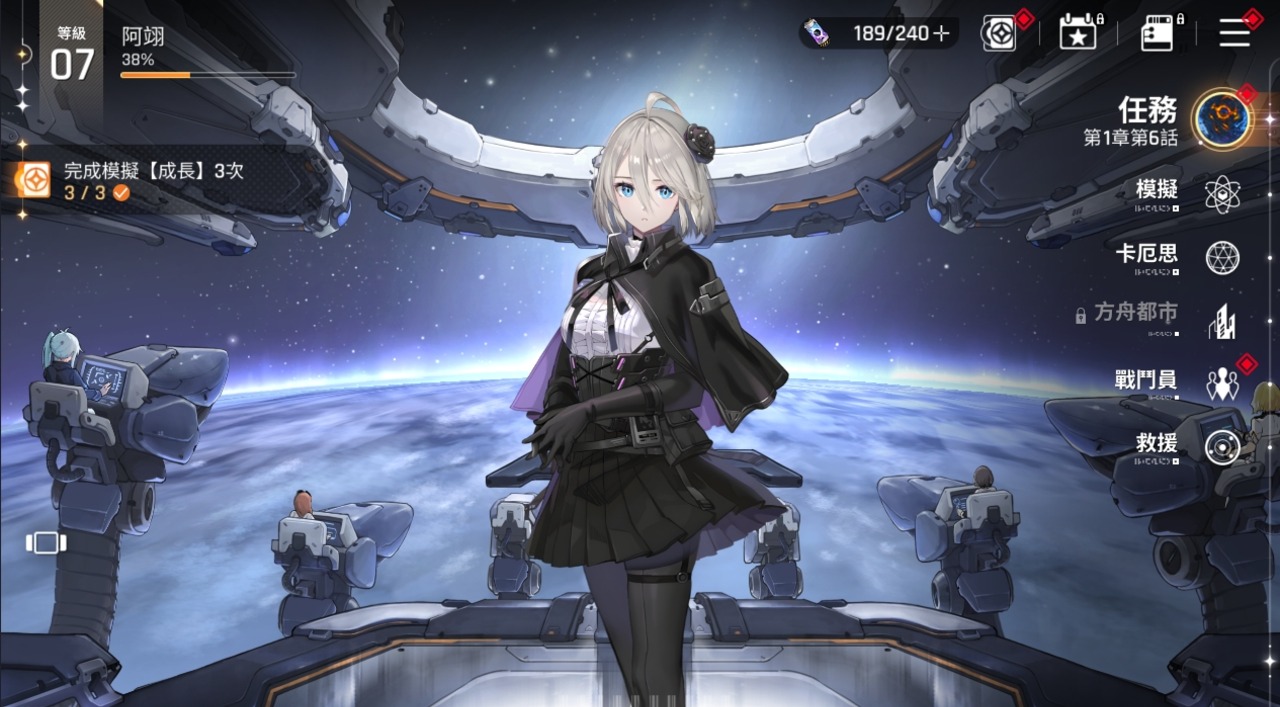The width and height of the screenshot is (1280, 707).
Task: Add more stamina with the plus button
Action: 941,33
